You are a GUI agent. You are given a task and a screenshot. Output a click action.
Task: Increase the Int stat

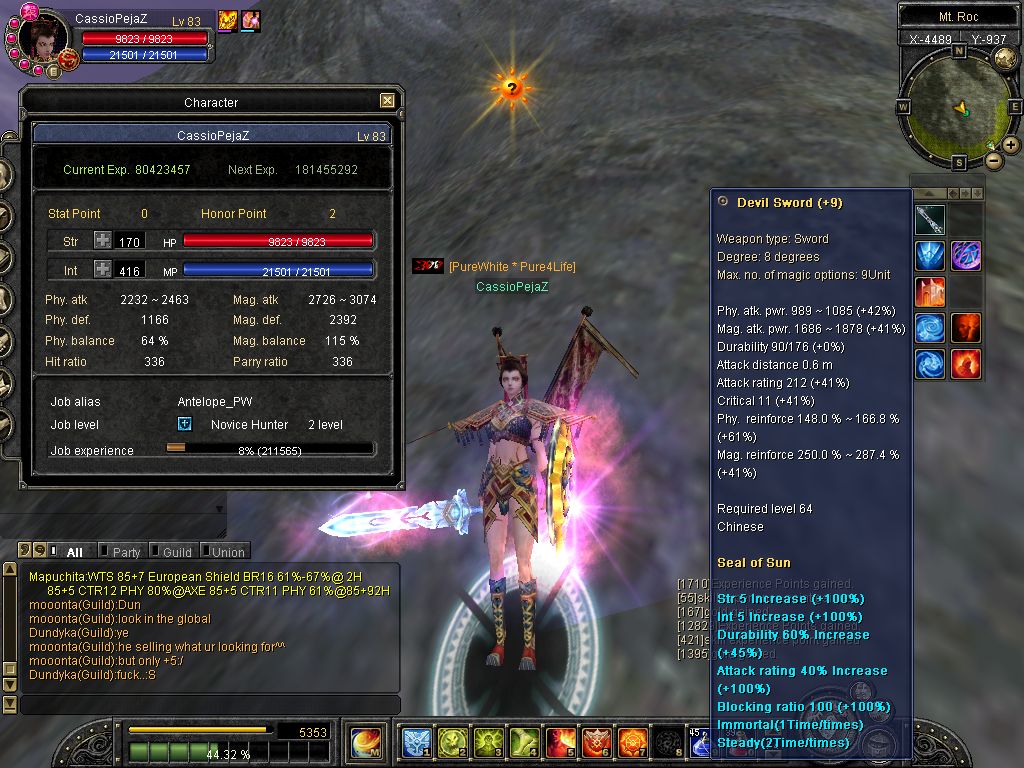coord(103,269)
